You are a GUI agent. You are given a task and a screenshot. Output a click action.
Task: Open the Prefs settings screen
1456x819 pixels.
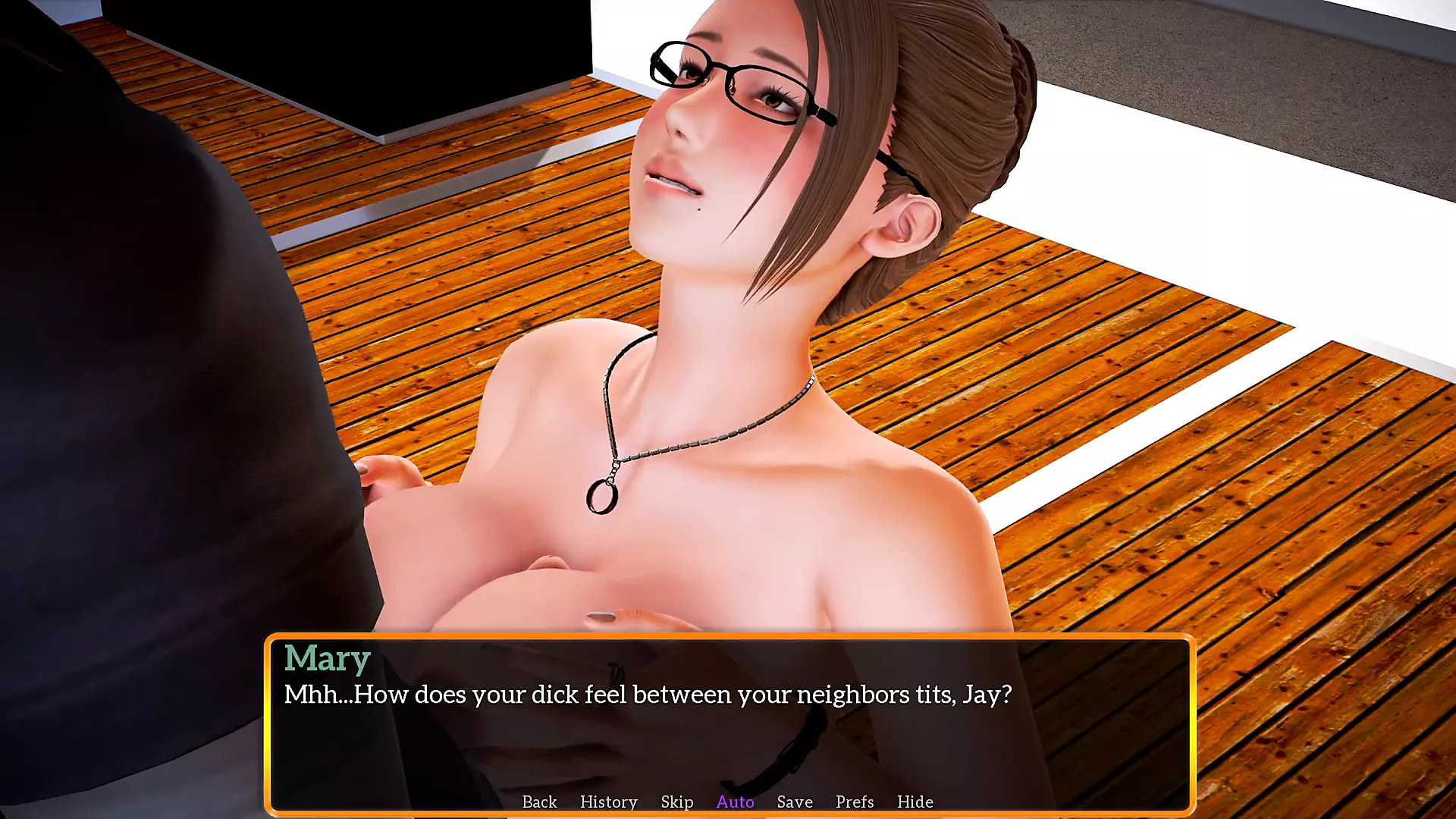tap(855, 802)
